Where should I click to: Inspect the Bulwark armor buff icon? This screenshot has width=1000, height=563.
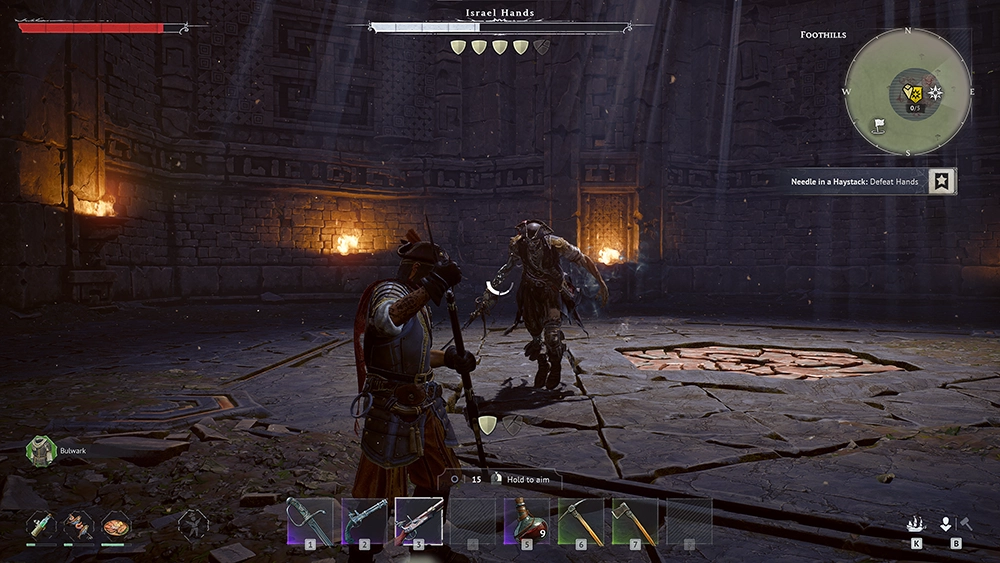click(x=40, y=451)
